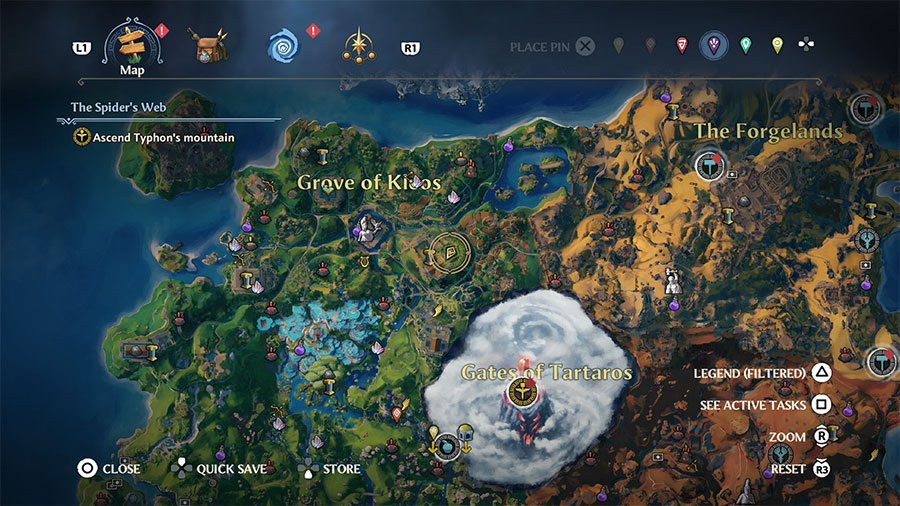
Task: Close the map screen
Action: pos(110,468)
